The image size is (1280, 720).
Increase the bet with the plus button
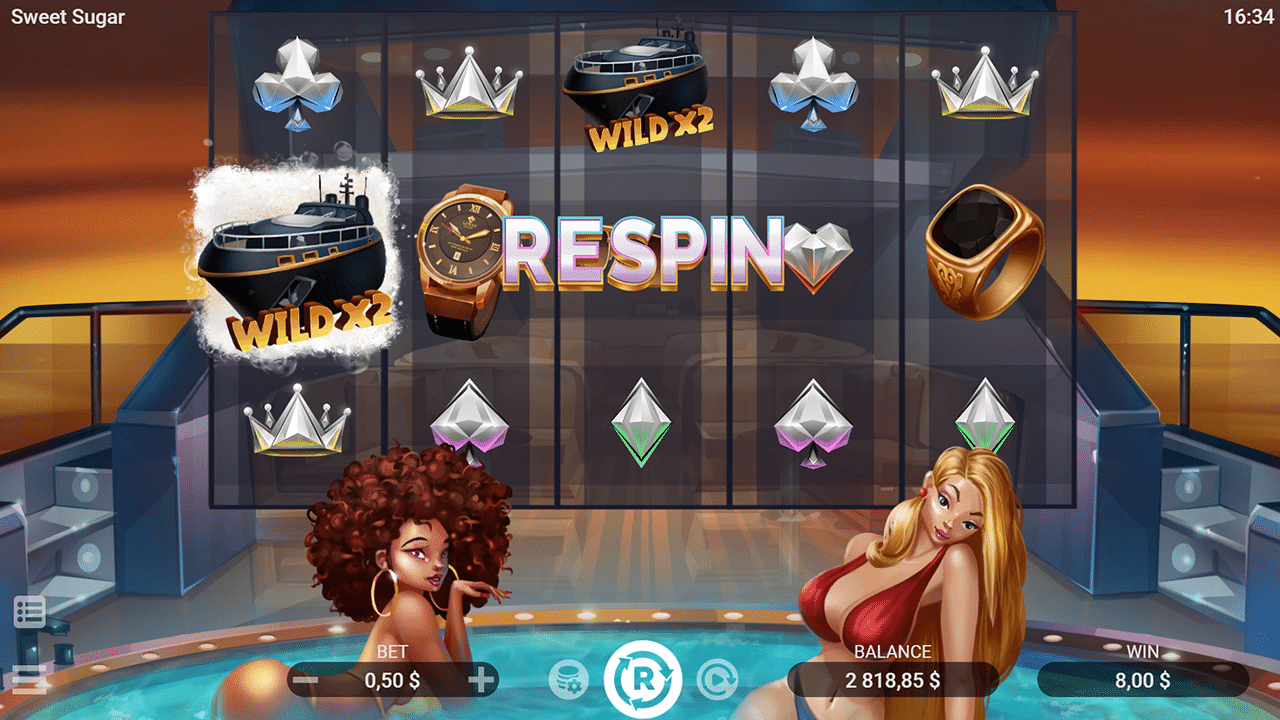point(482,681)
